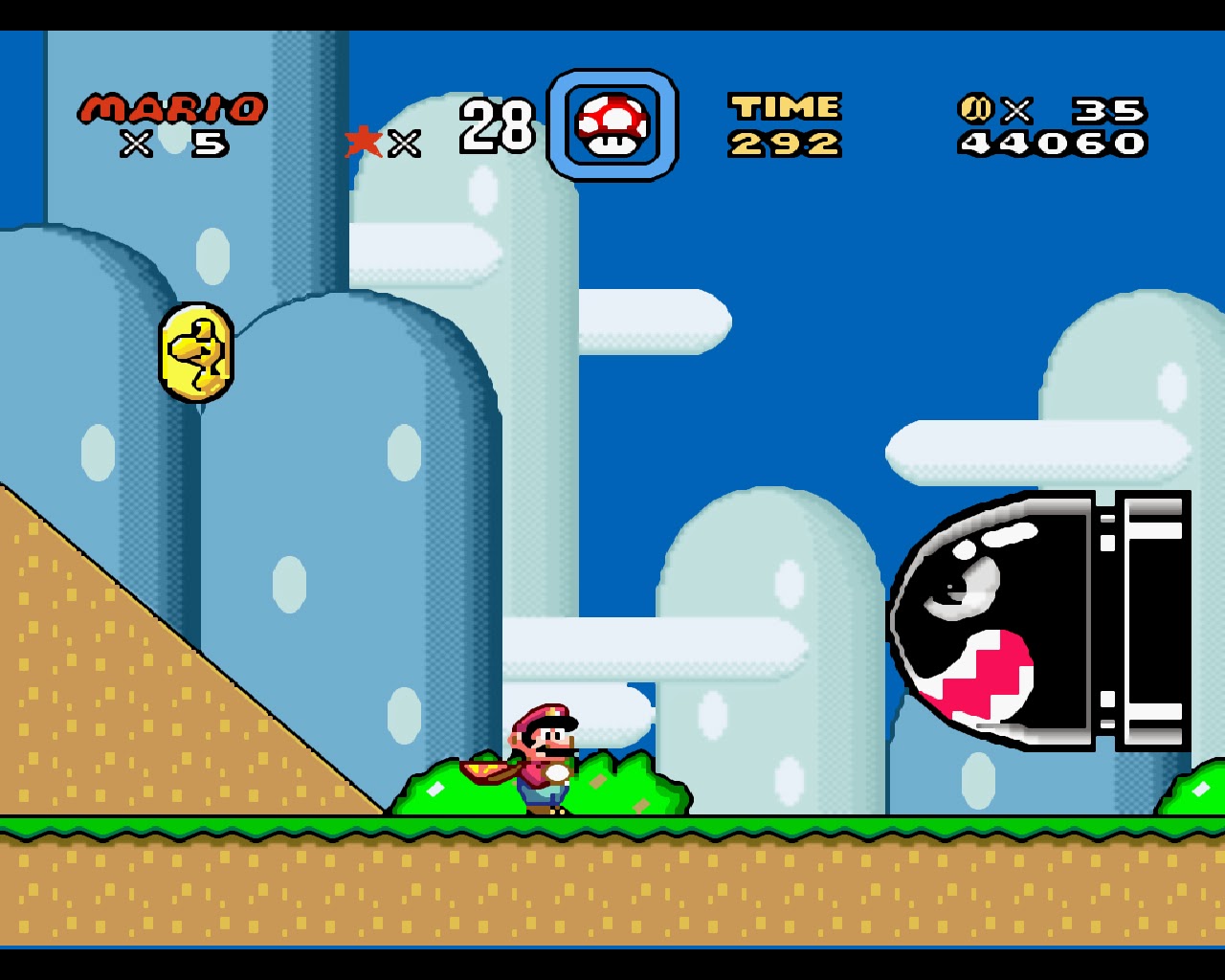
Task: Select the spinning coin counter icon
Action: point(976,108)
